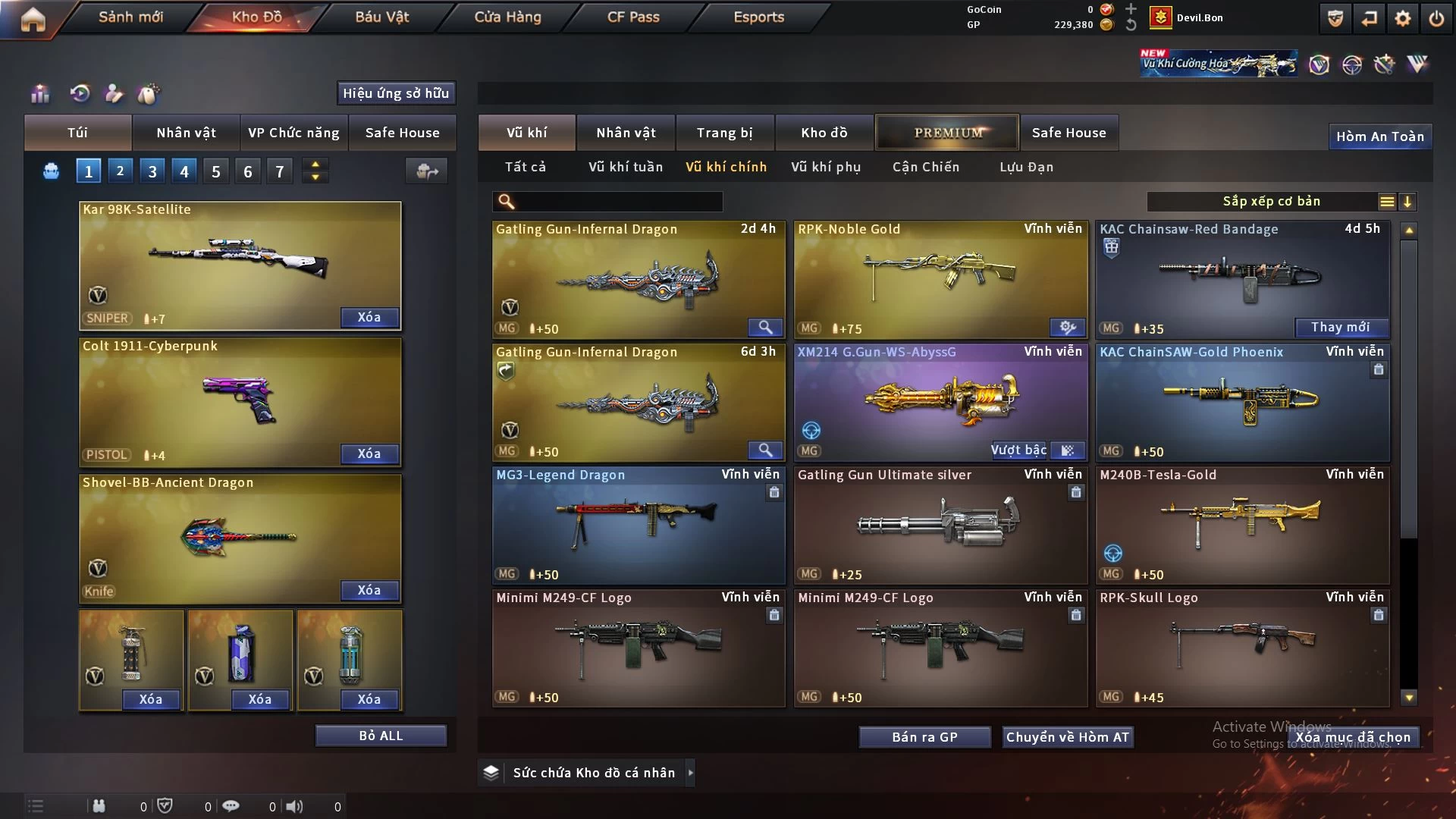Renew KAC Chainsaw with Thay mới
This screenshot has height=819, width=1456.
1340,327
